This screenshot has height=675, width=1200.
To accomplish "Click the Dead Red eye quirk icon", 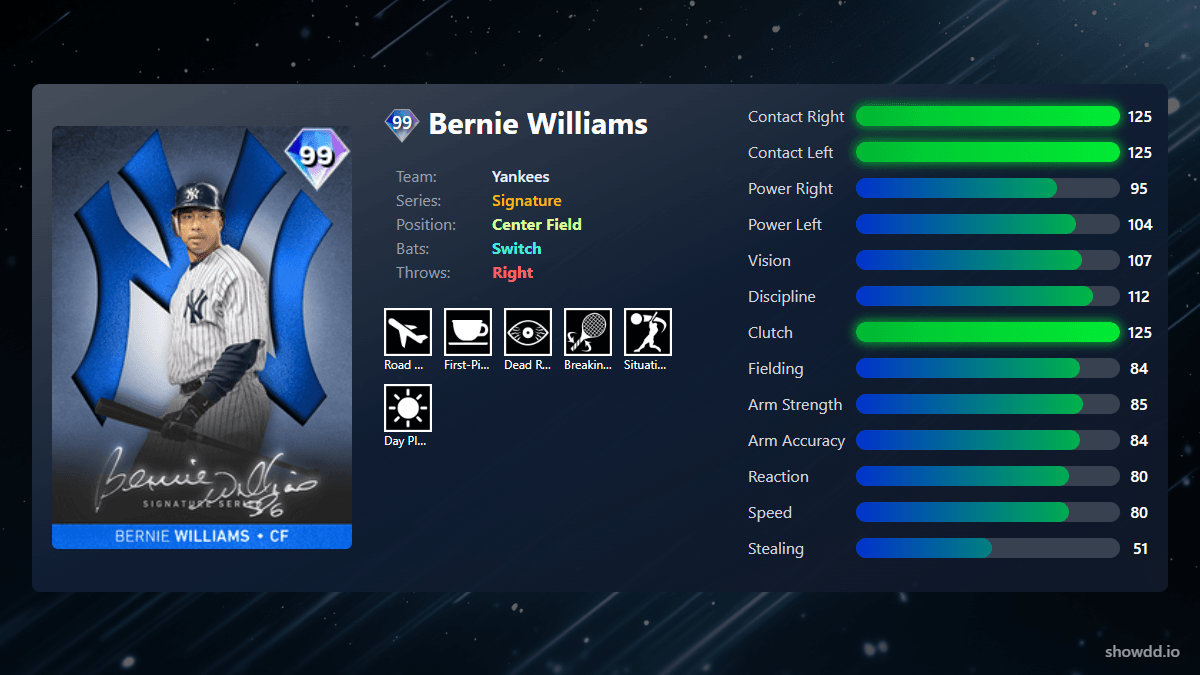I will (528, 332).
